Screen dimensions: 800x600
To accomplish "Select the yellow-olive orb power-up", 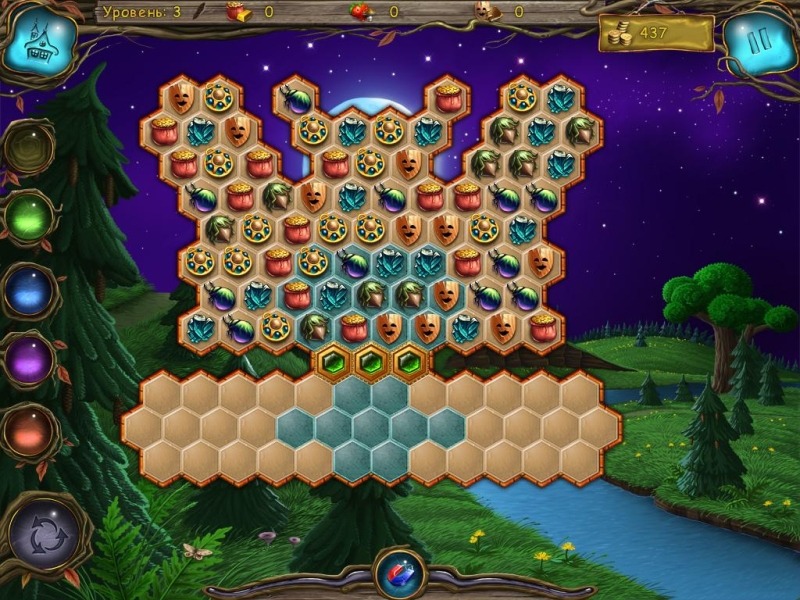I will 28,147.
